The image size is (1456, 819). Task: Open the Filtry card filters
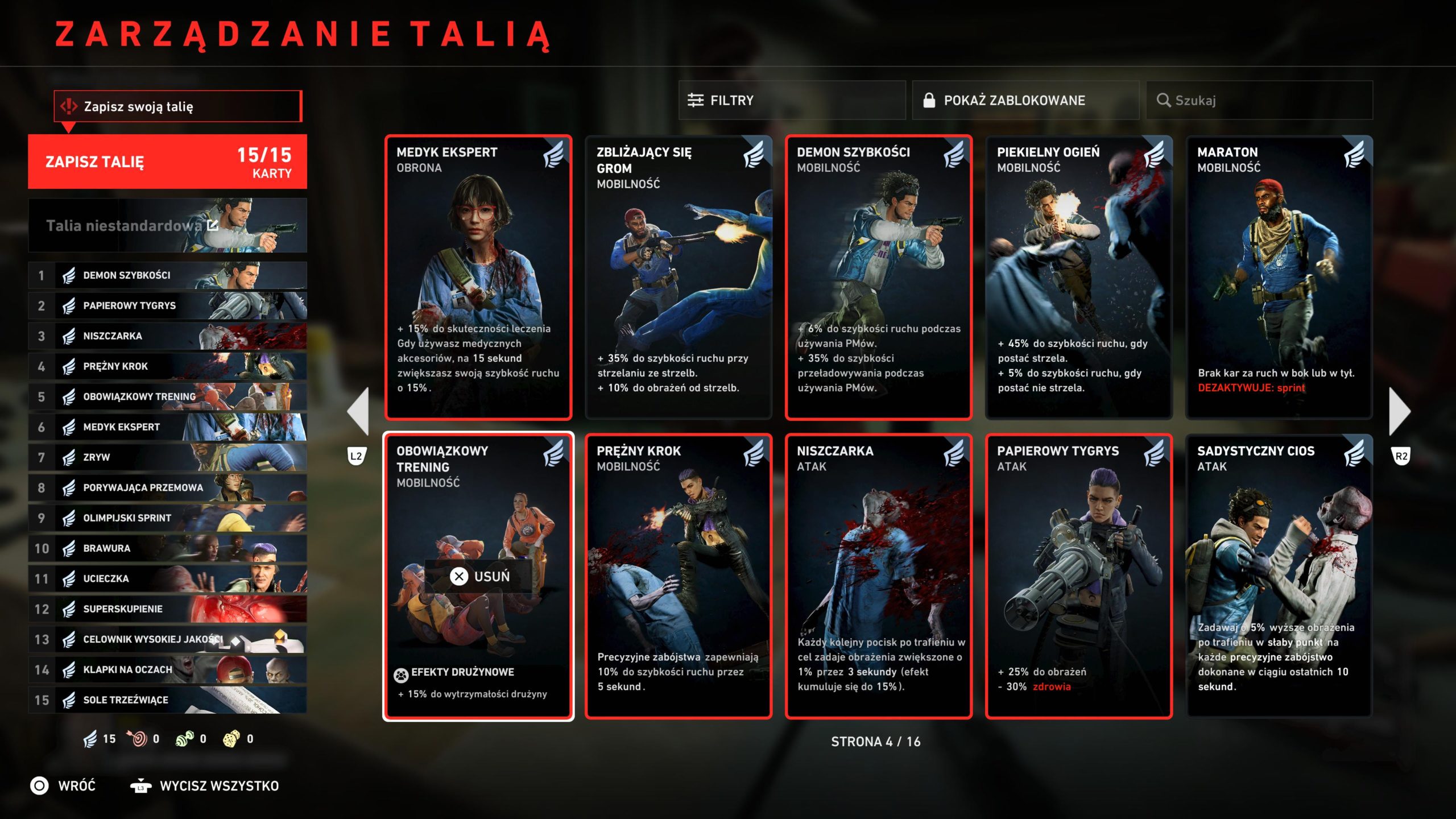[x=791, y=101]
